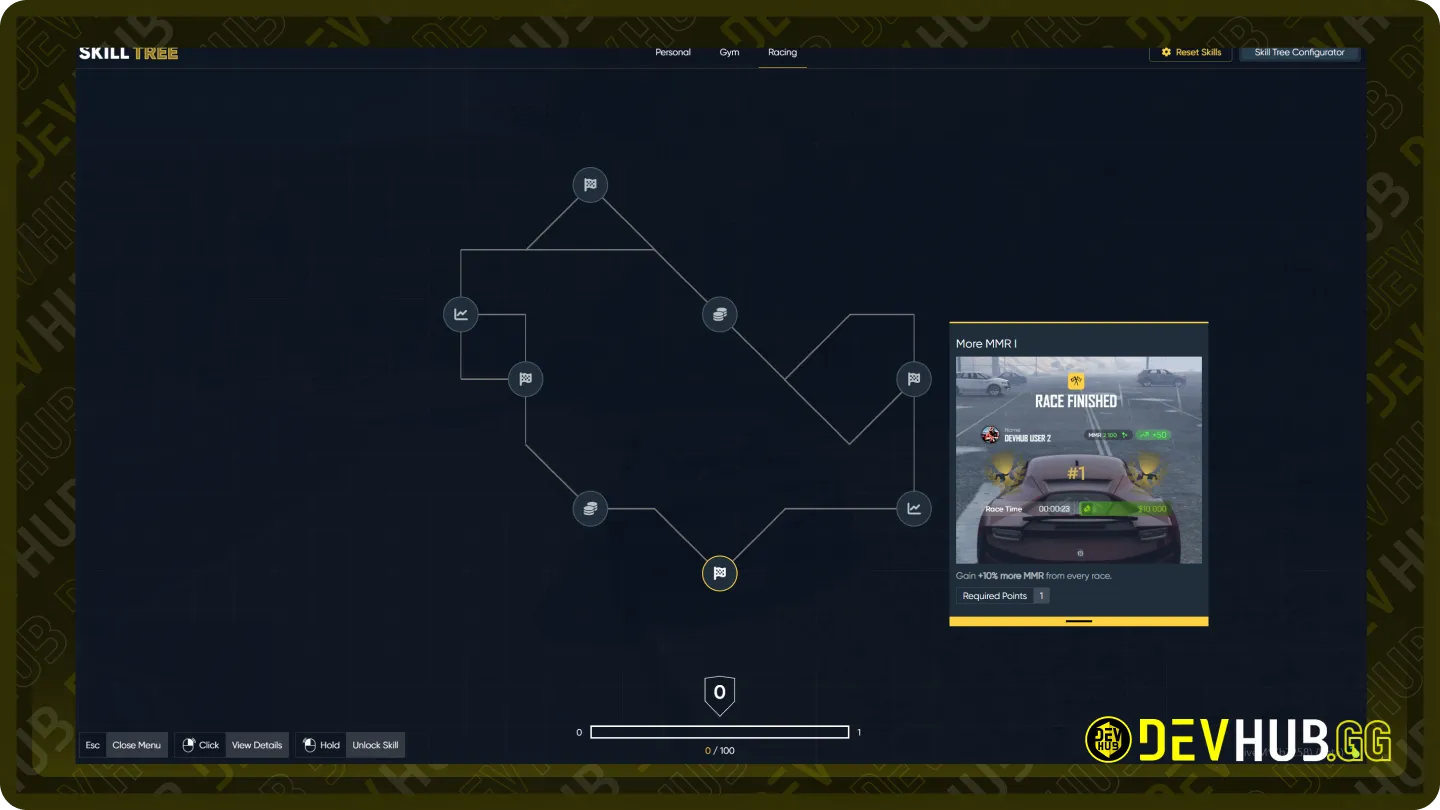This screenshot has width=1440, height=810.
Task: Select the Racing tab
Action: (782, 53)
